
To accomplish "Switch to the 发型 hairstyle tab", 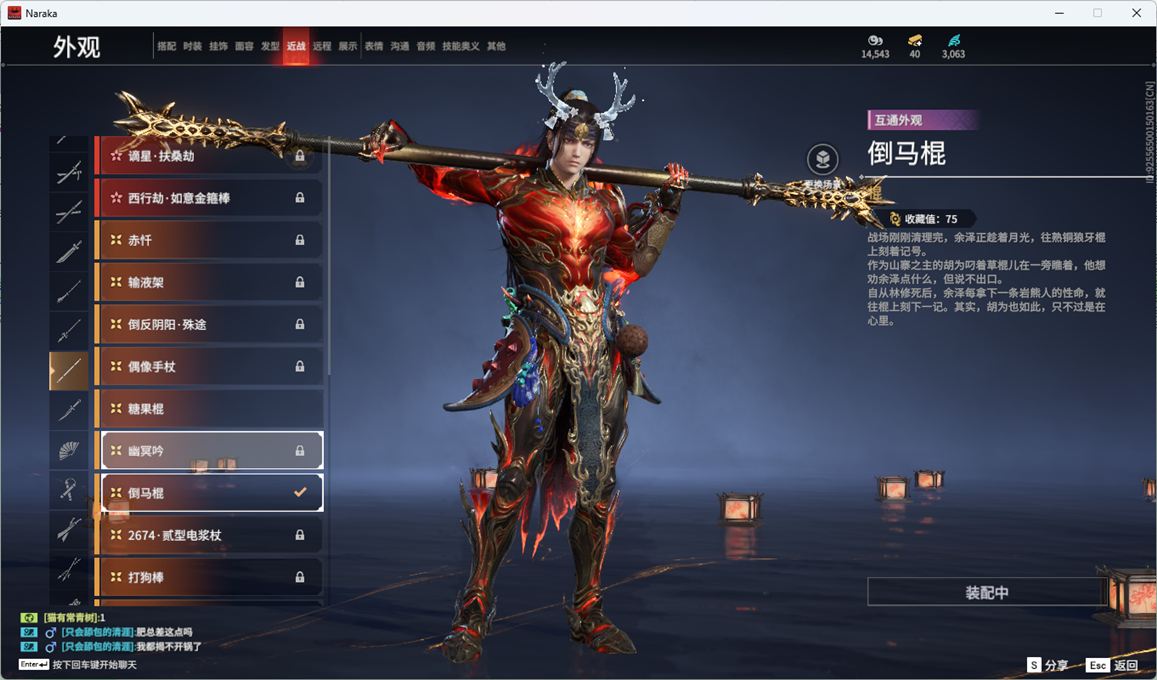I will pos(270,46).
